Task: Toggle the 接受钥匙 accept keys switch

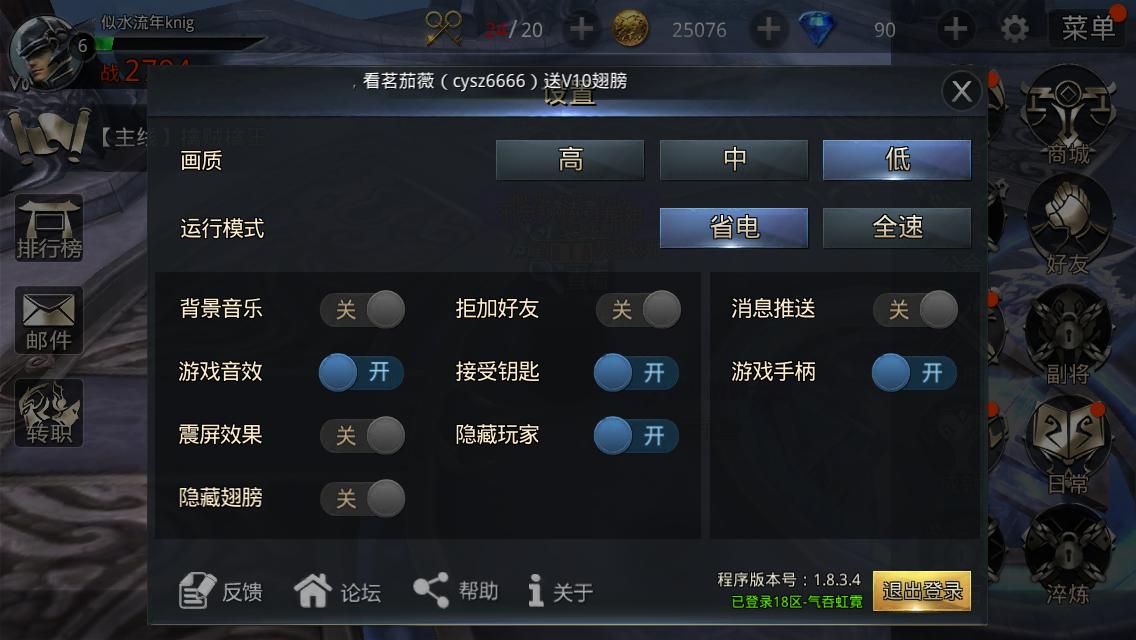Action: pyautogui.click(x=638, y=373)
